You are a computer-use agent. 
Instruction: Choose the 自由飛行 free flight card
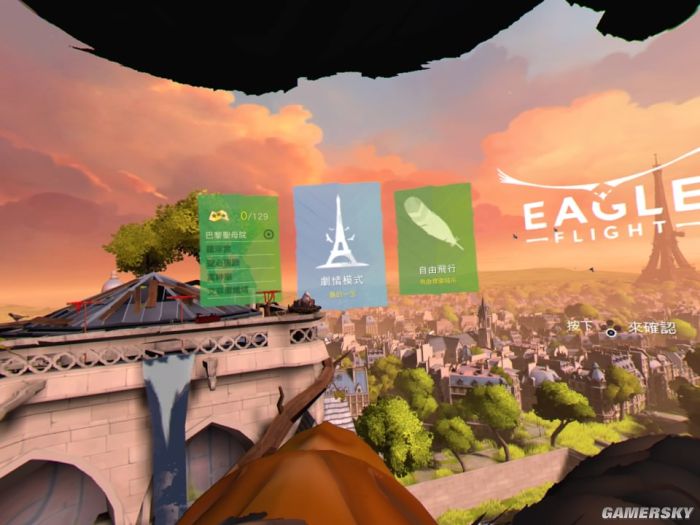[433, 238]
